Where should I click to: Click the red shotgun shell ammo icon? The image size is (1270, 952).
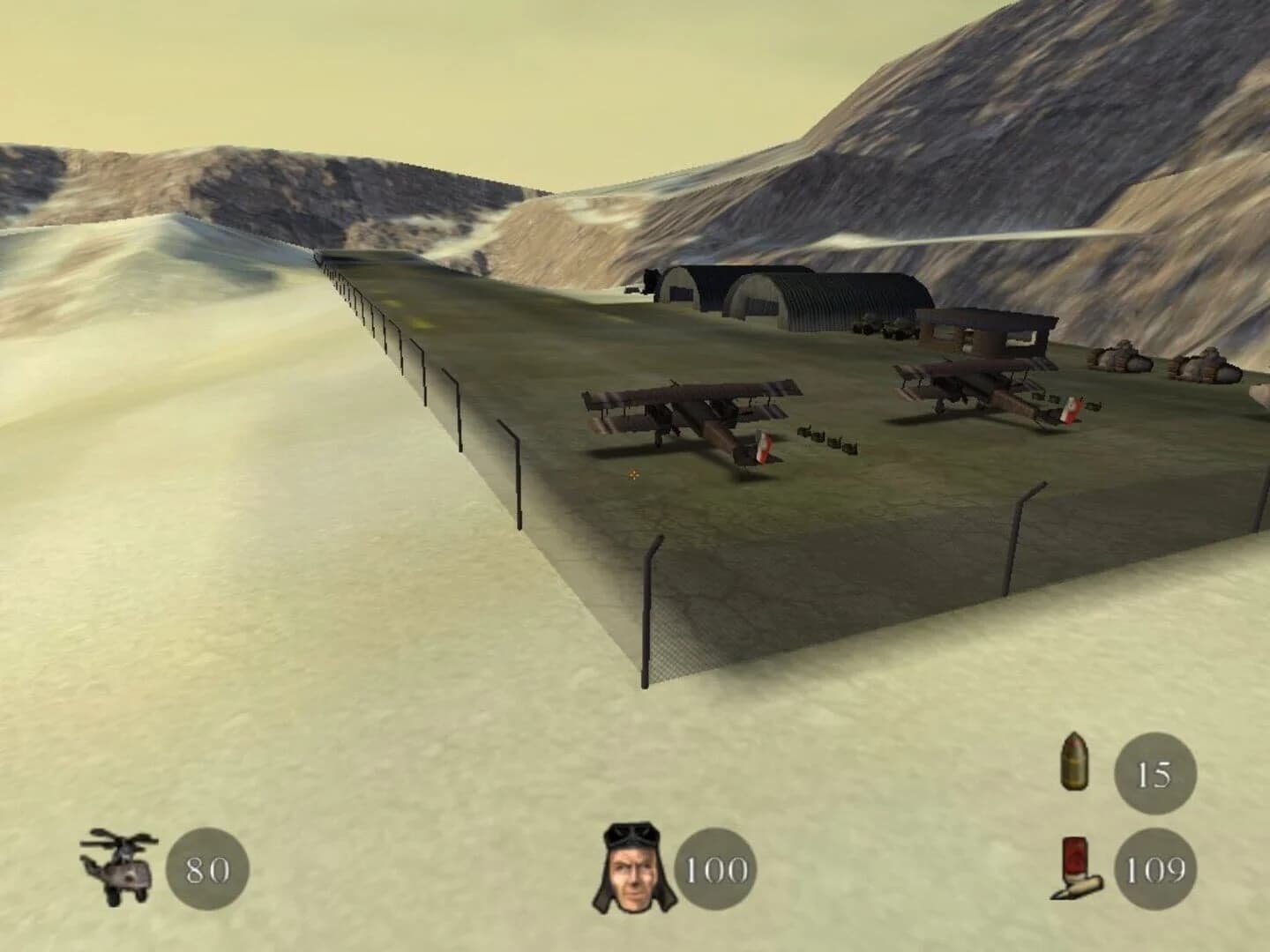pos(1076,871)
